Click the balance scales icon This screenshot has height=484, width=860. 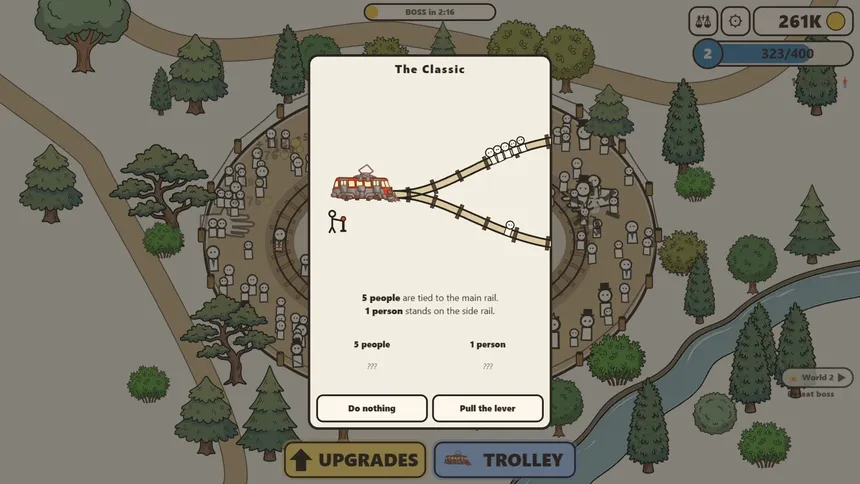703,21
